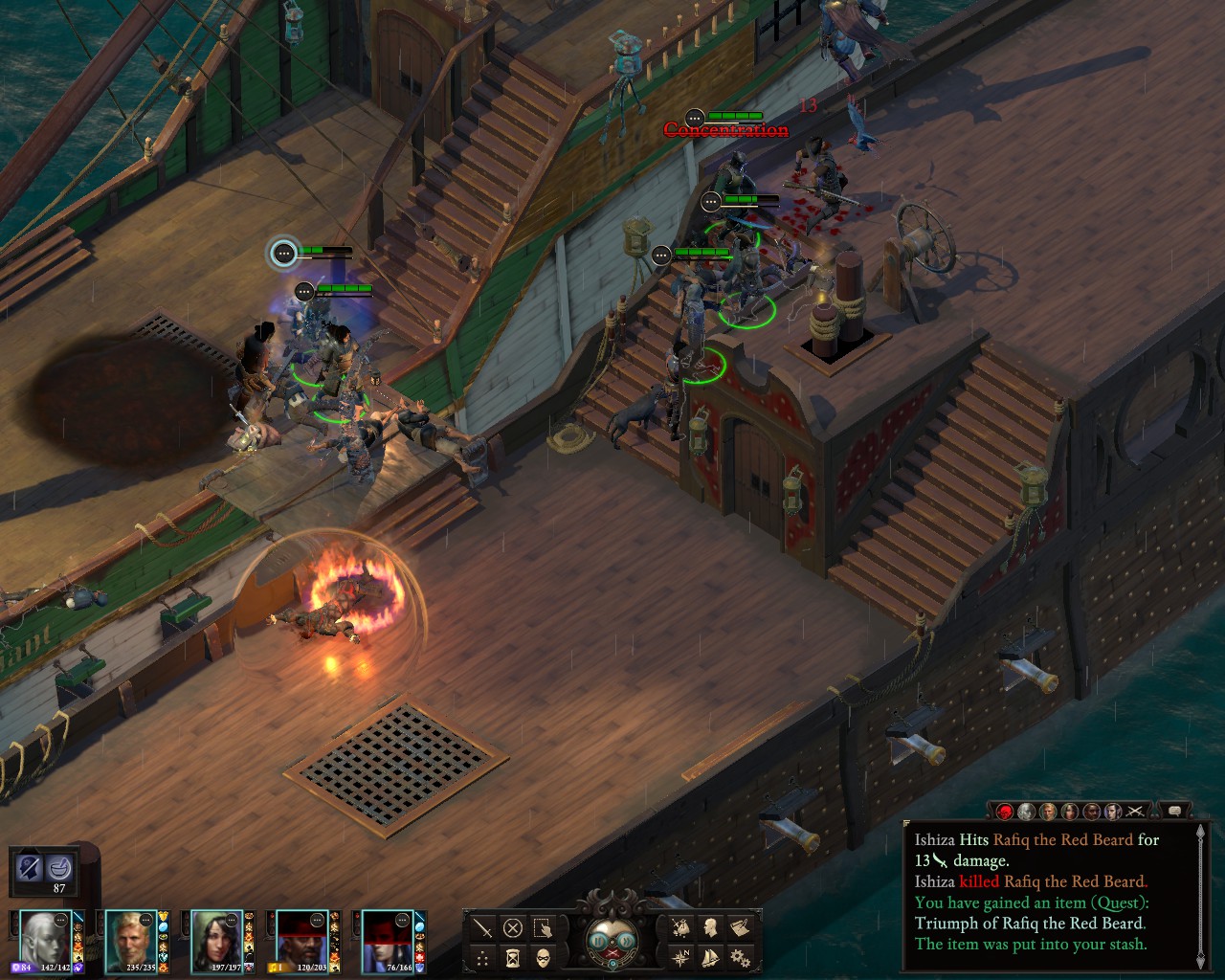
Task: Toggle stealth mode with the masked face
Action: click(543, 956)
